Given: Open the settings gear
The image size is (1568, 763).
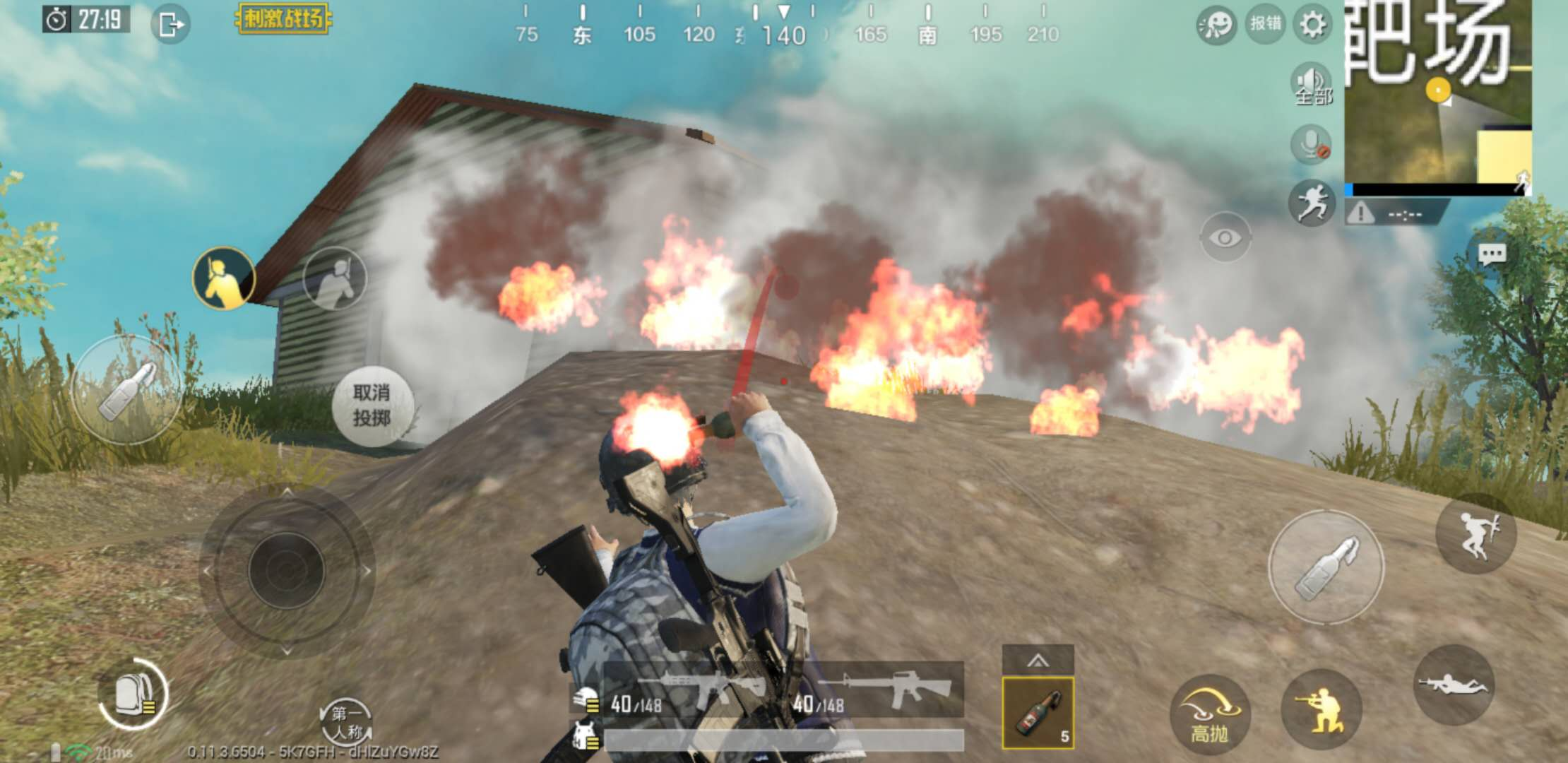Looking at the screenshot, I should pyautogui.click(x=1312, y=25).
